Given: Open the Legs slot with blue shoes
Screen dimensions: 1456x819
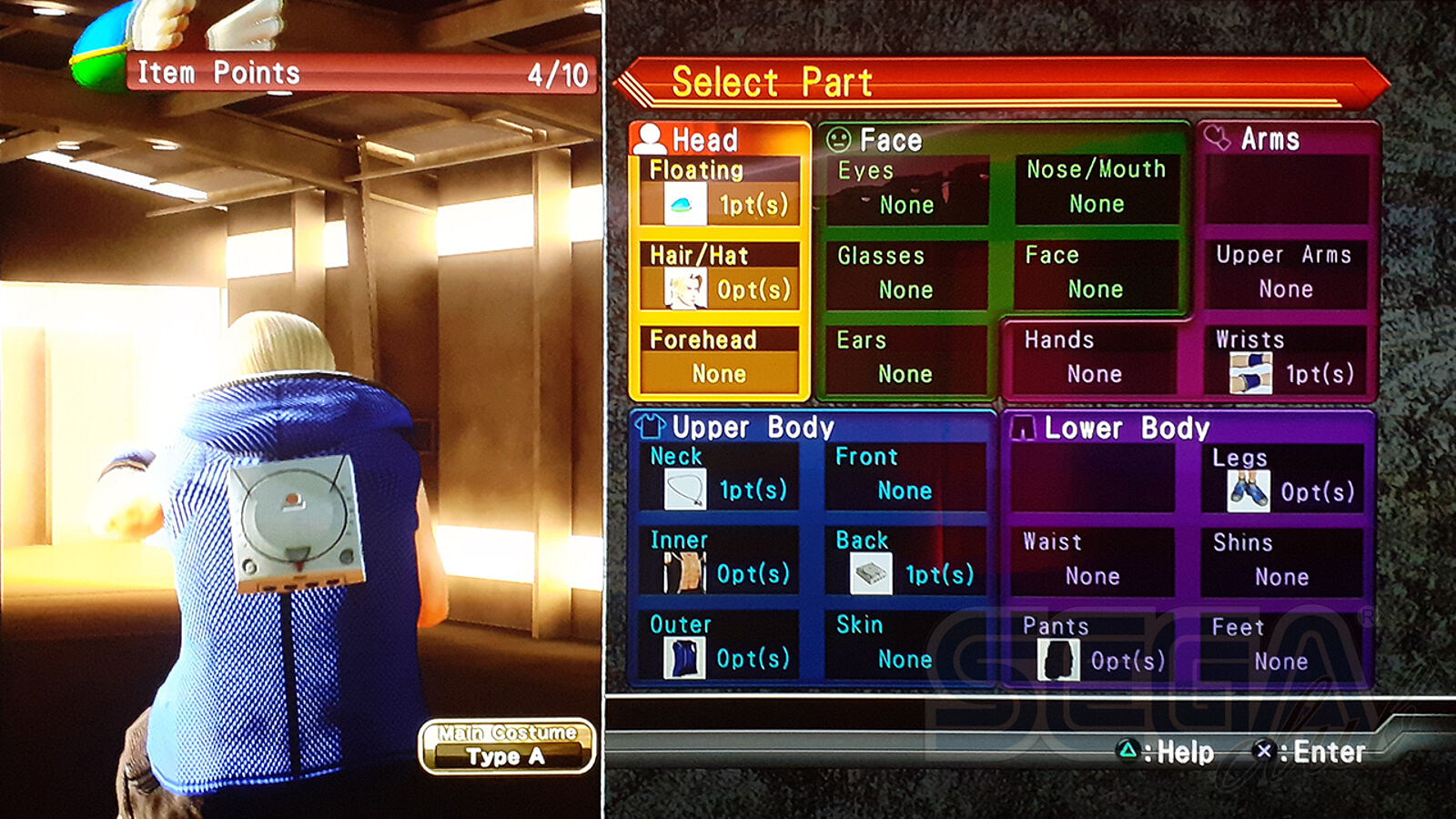Looking at the screenshot, I should point(1283,478).
